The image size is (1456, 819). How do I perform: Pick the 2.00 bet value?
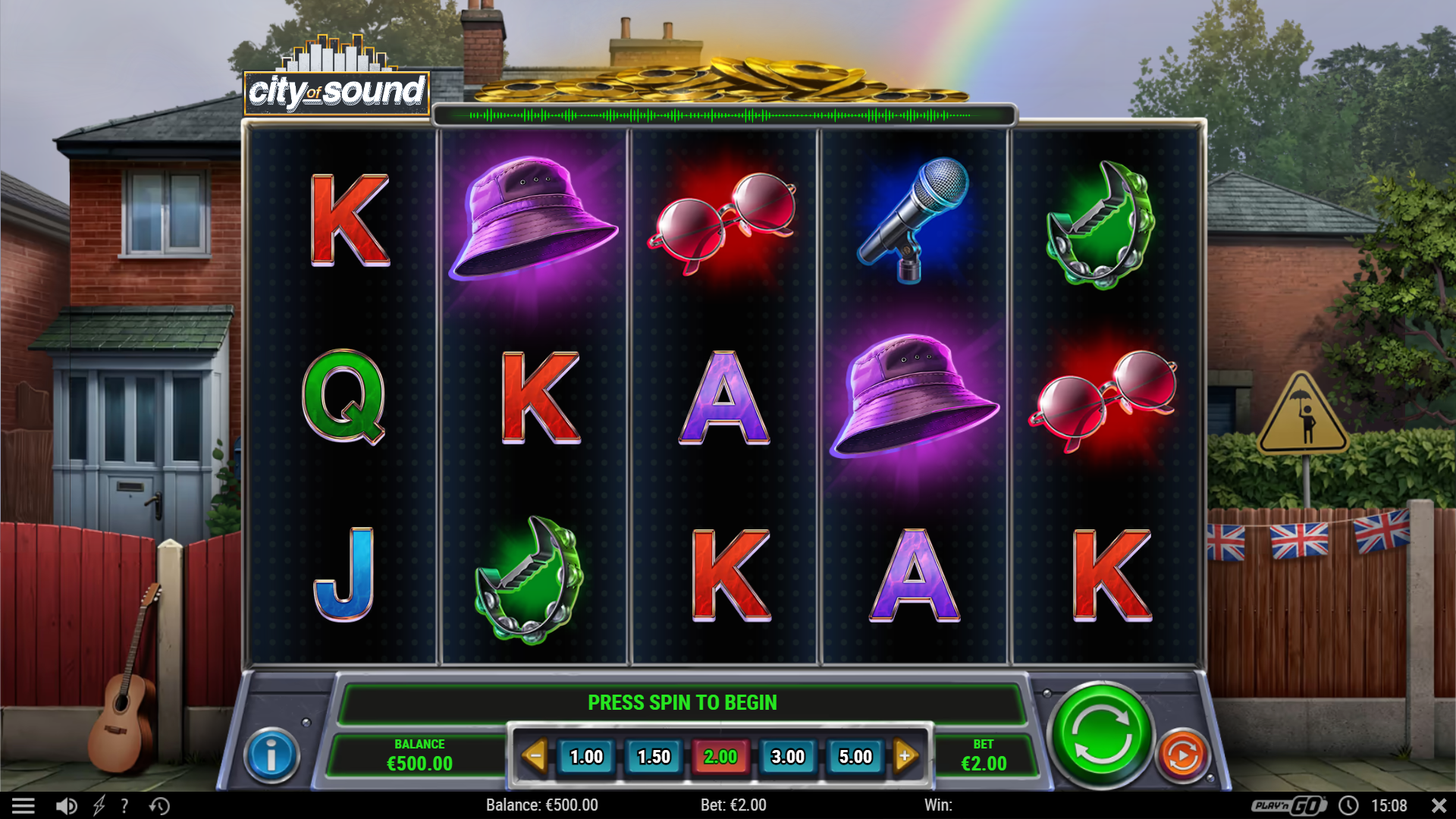pyautogui.click(x=720, y=757)
